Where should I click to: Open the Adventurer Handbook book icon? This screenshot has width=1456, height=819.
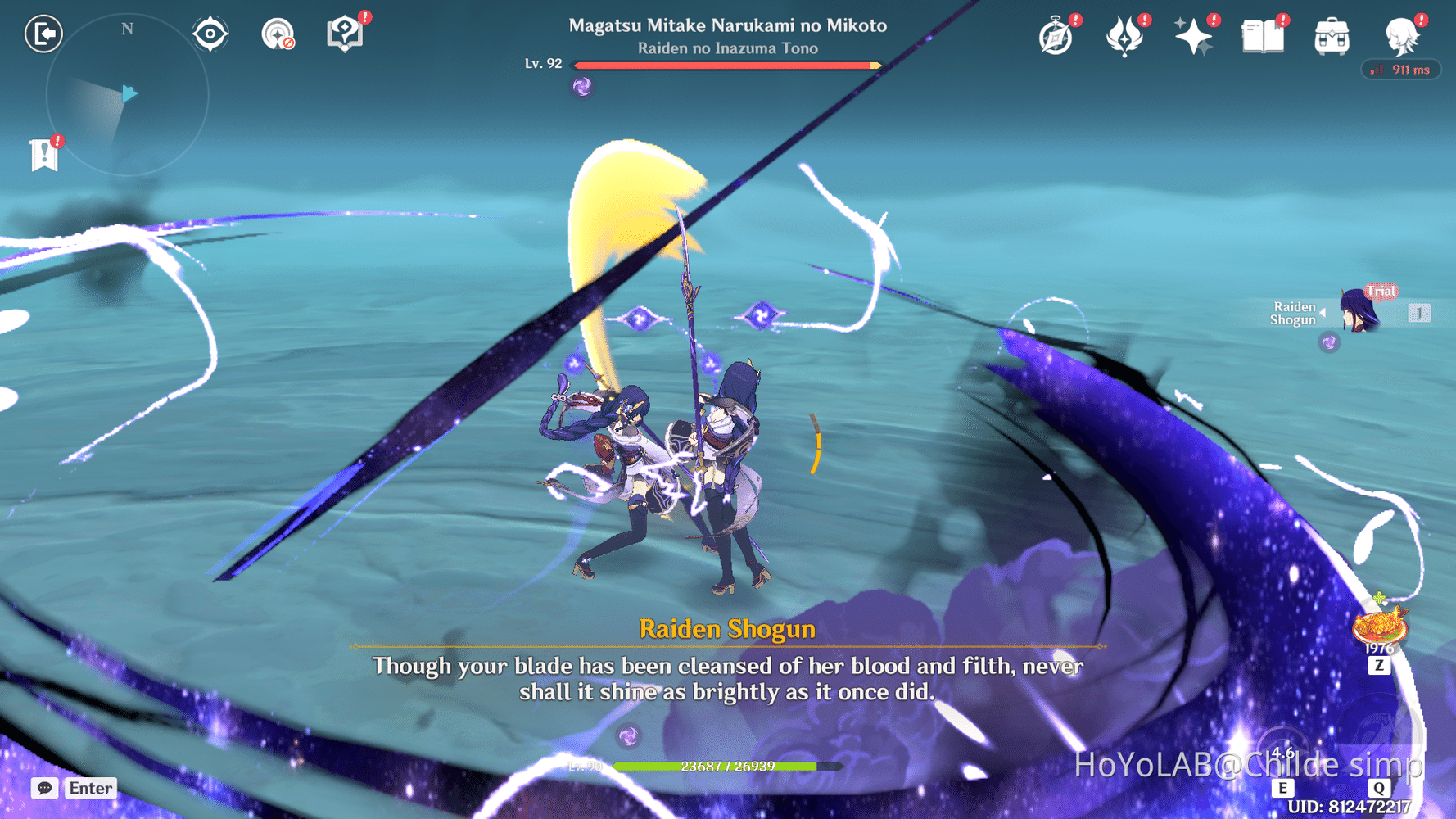point(1264,36)
